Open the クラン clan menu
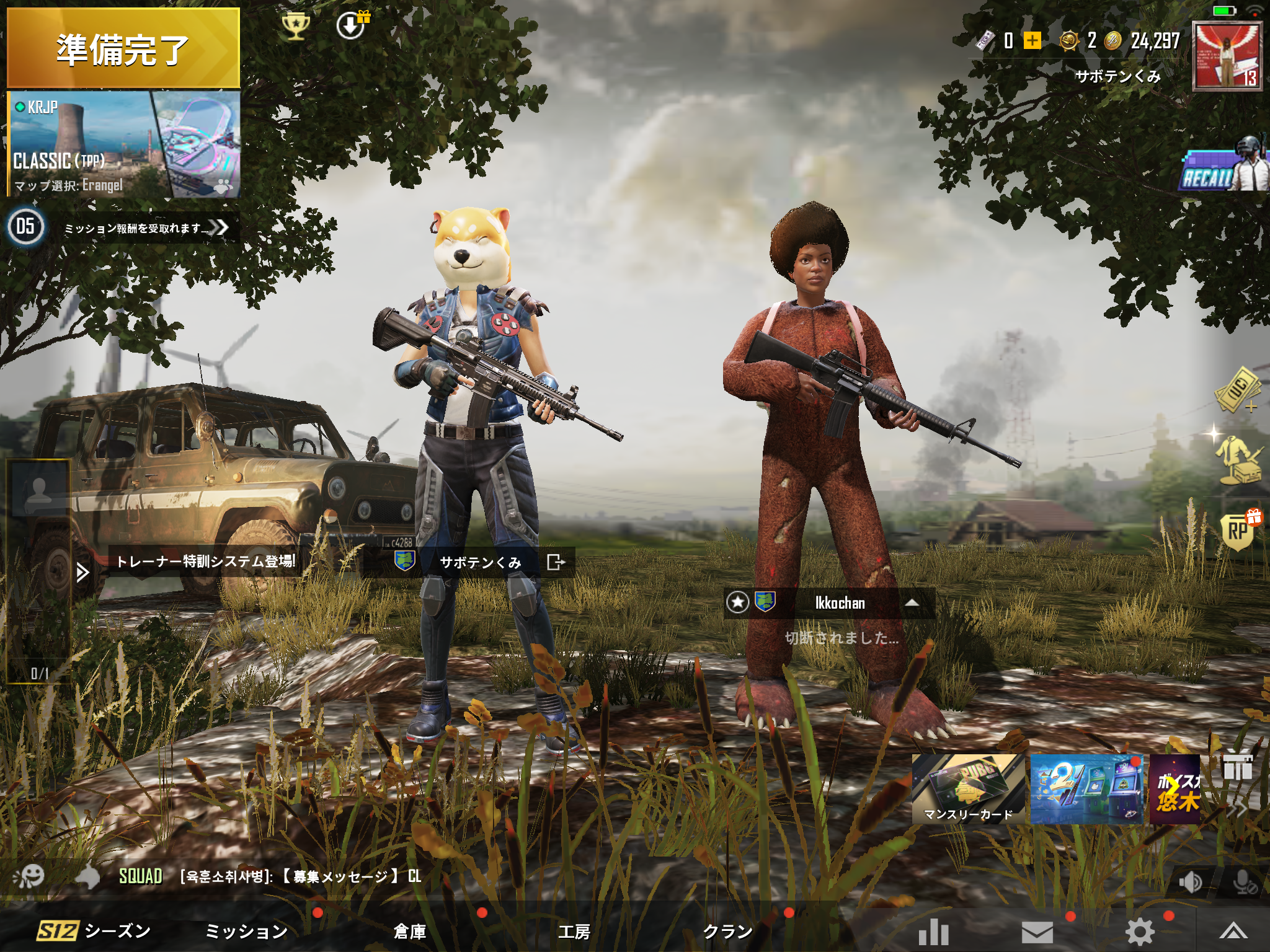Image resolution: width=1270 pixels, height=952 pixels. pos(727,931)
